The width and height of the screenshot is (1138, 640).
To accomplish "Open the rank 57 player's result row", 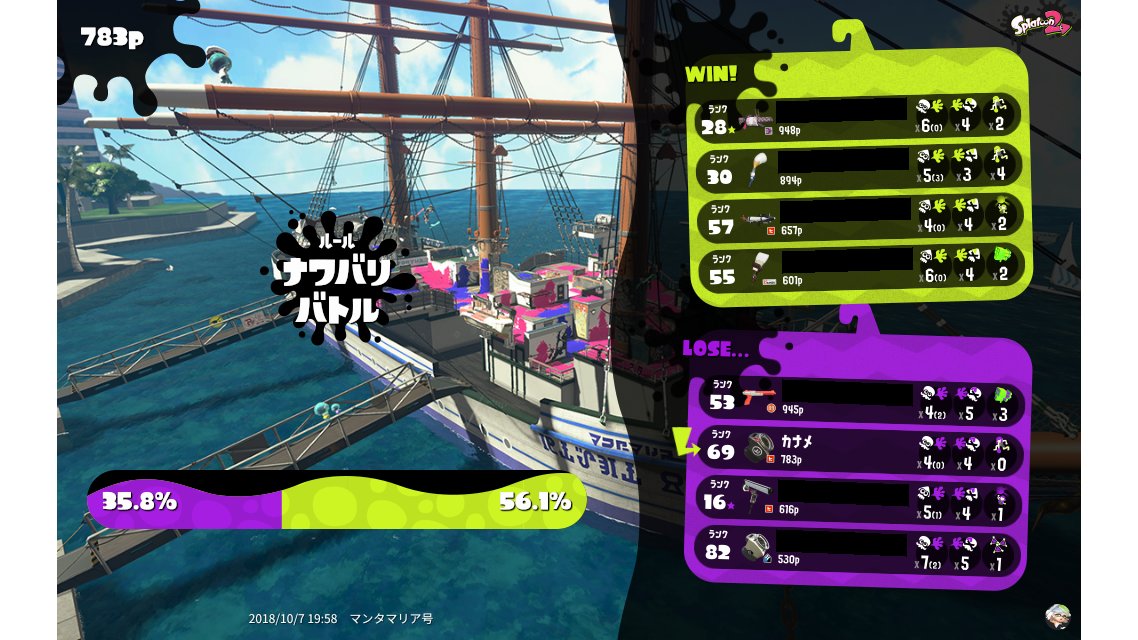I will pos(860,217).
